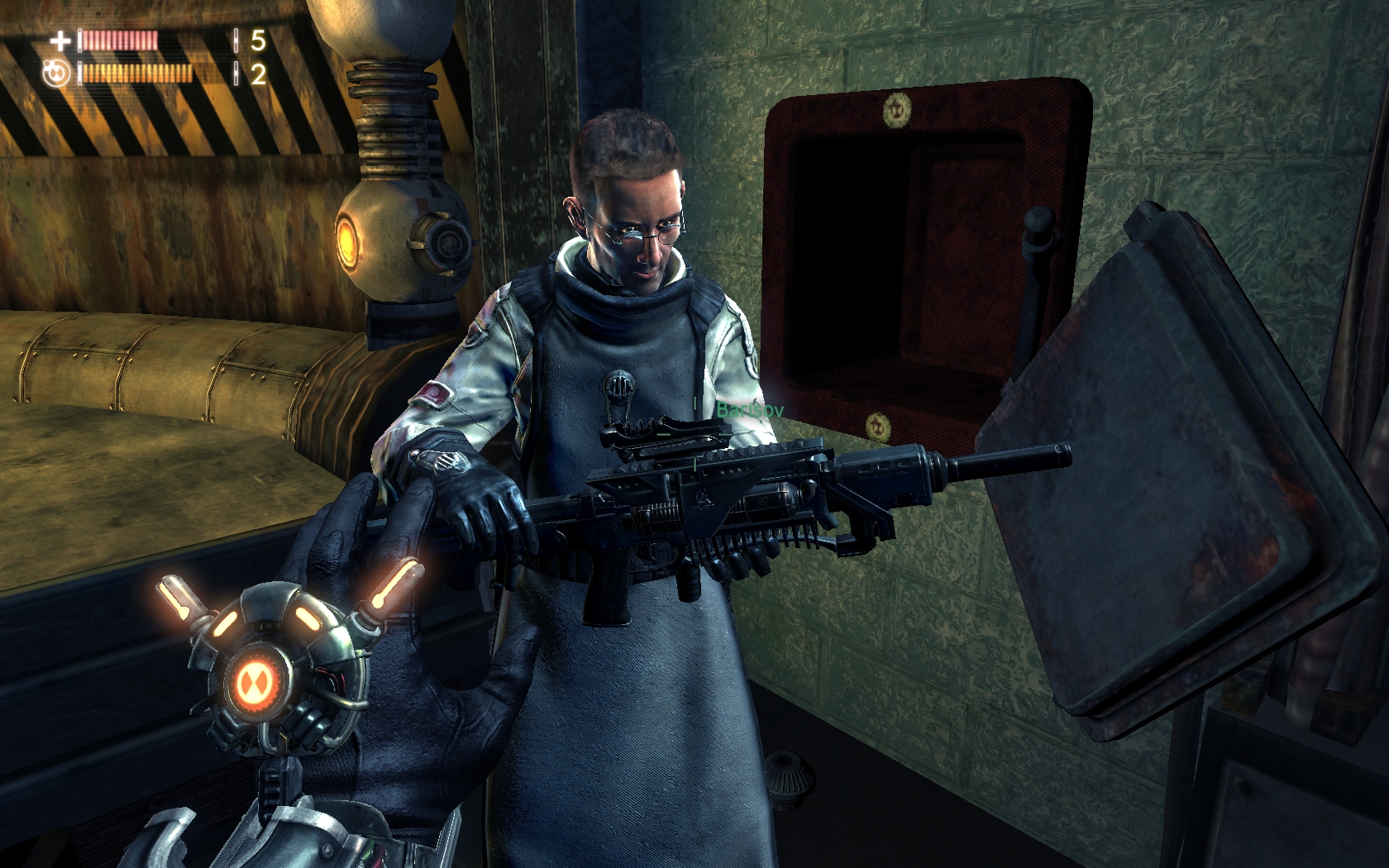Click the health cross icon
This screenshot has height=868, width=1389.
[x=60, y=40]
